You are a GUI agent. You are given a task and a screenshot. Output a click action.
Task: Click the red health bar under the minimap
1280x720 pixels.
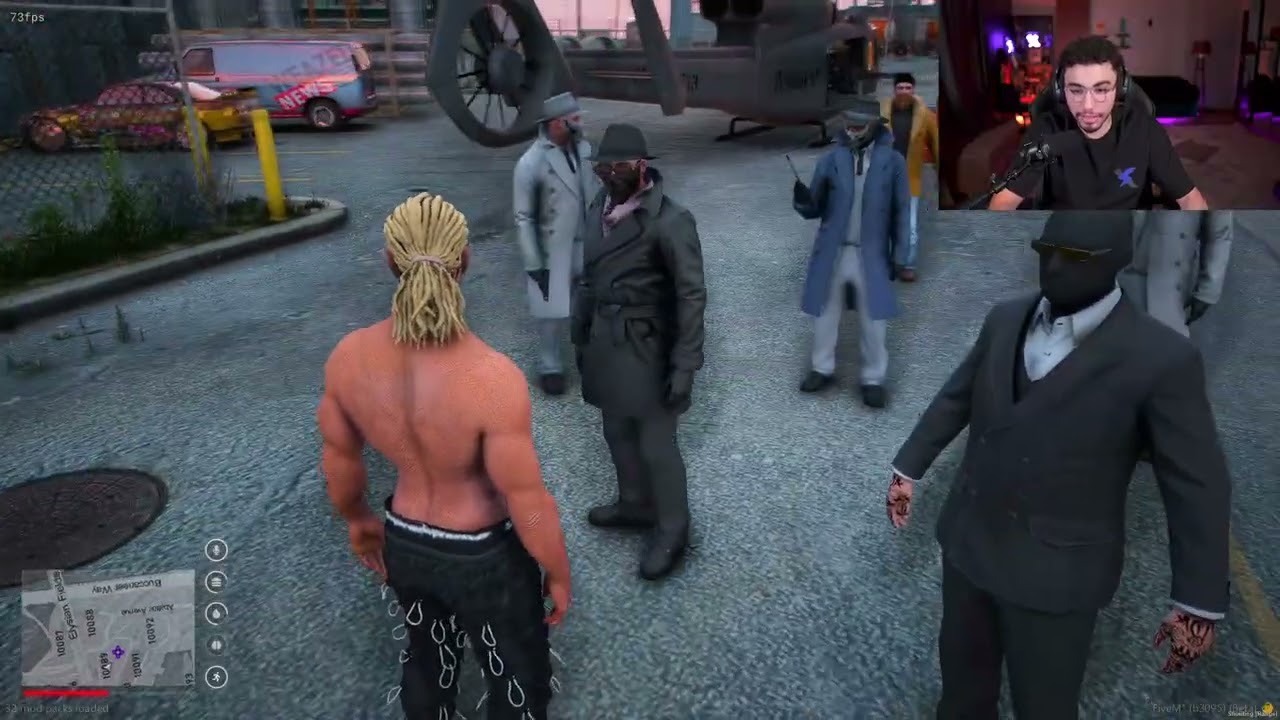pos(65,693)
